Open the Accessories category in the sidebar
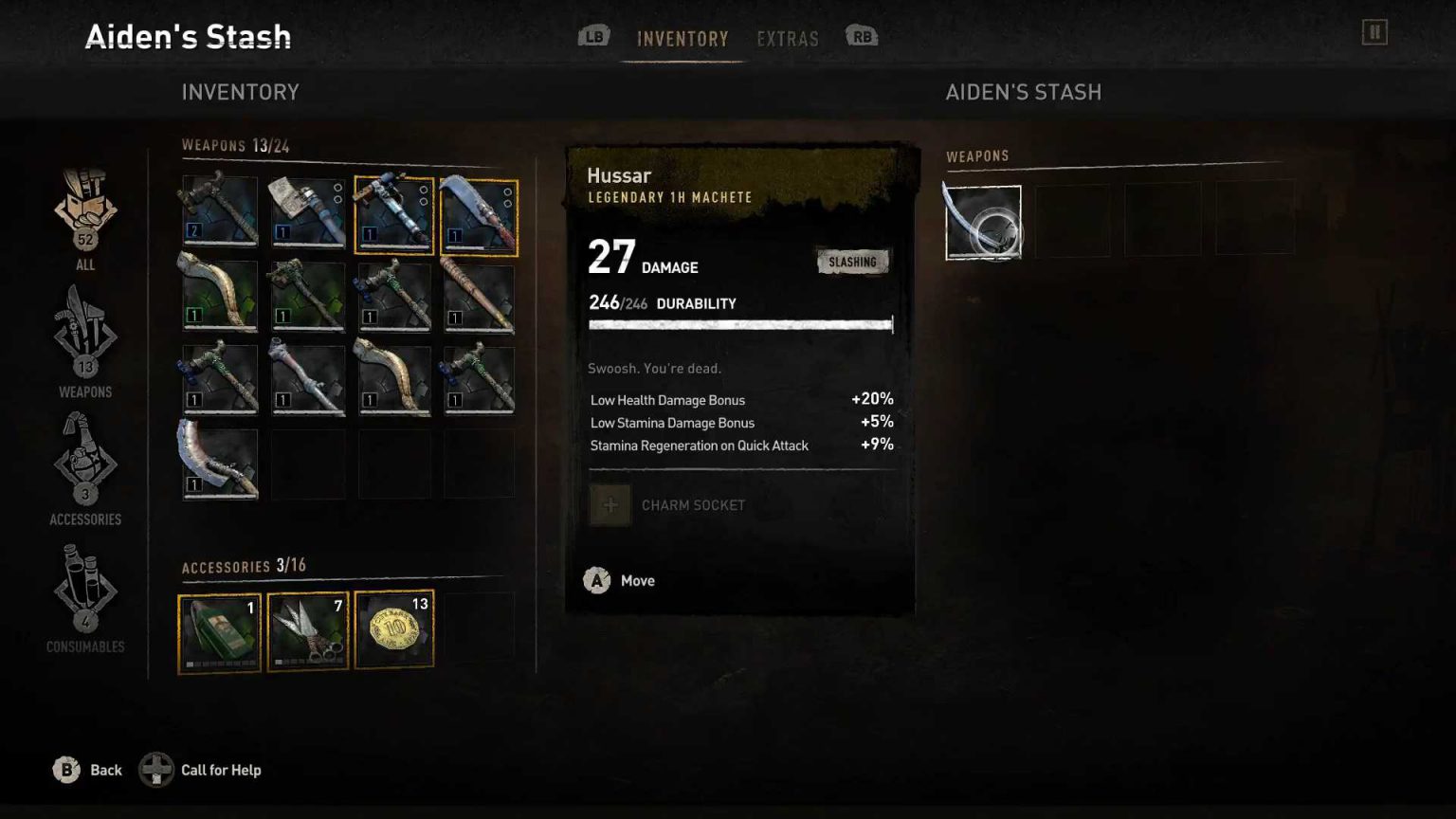The image size is (1456, 819). point(84,466)
